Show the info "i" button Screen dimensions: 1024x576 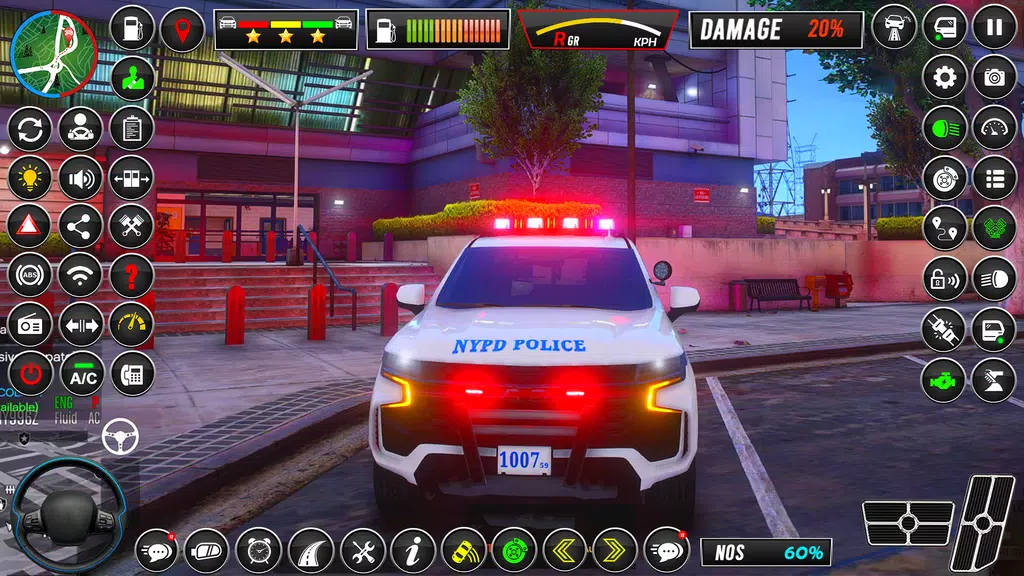click(412, 550)
